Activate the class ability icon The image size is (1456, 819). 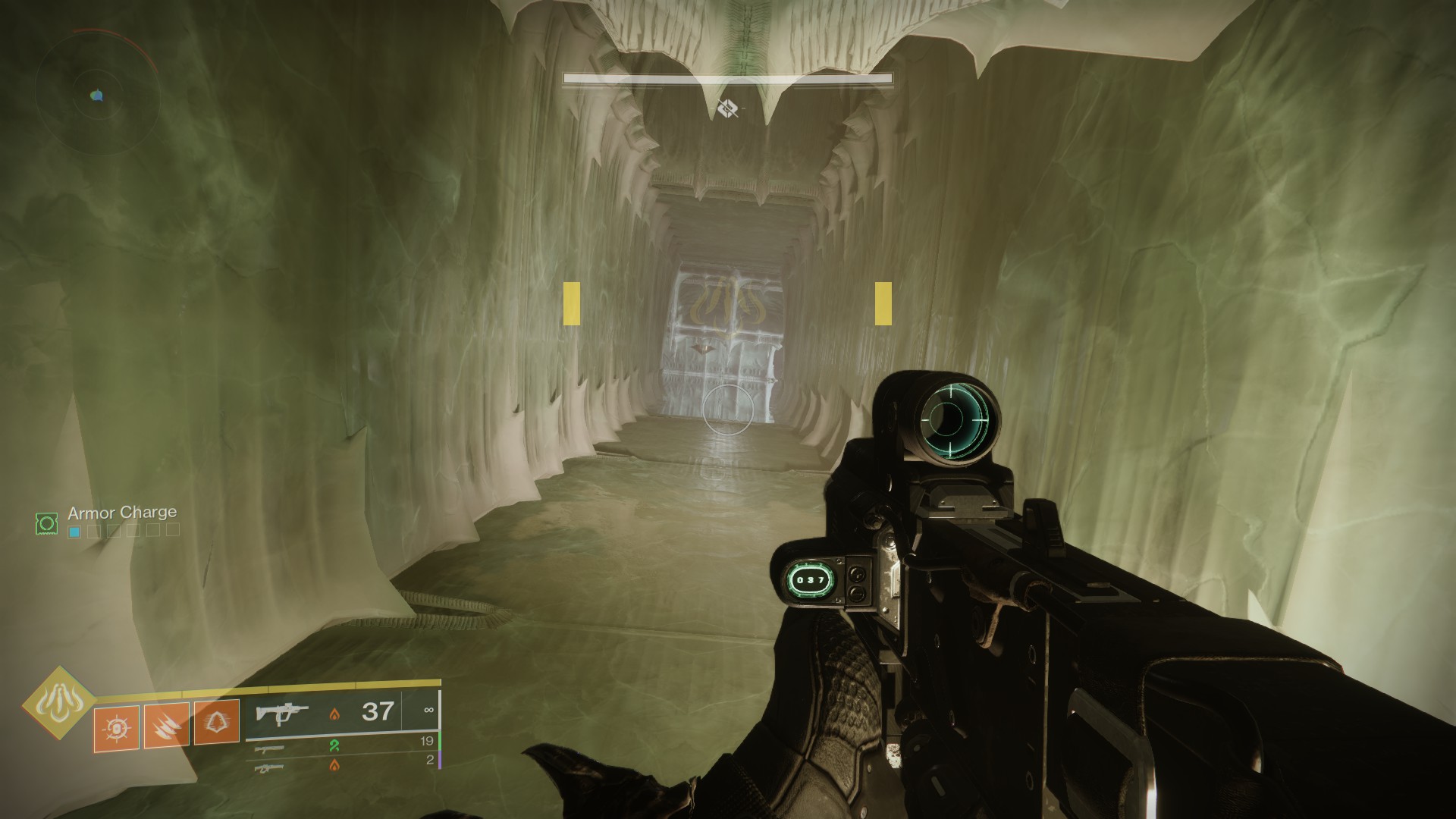tap(217, 722)
